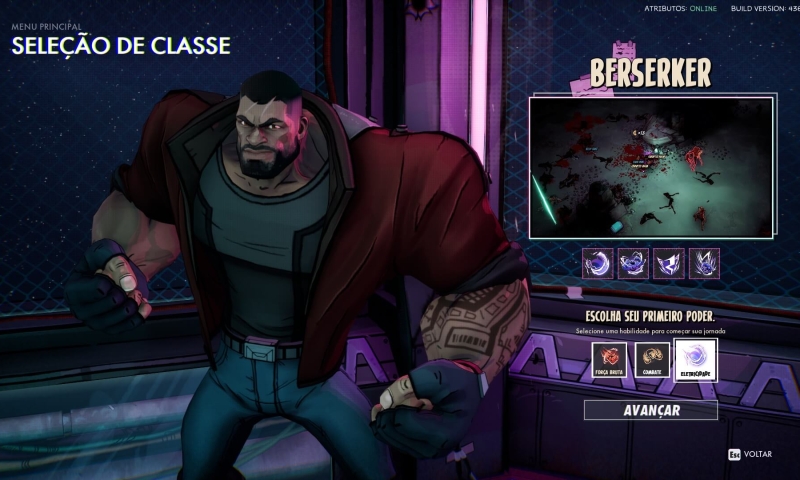Go back with the Voltar button

[x=750, y=453]
